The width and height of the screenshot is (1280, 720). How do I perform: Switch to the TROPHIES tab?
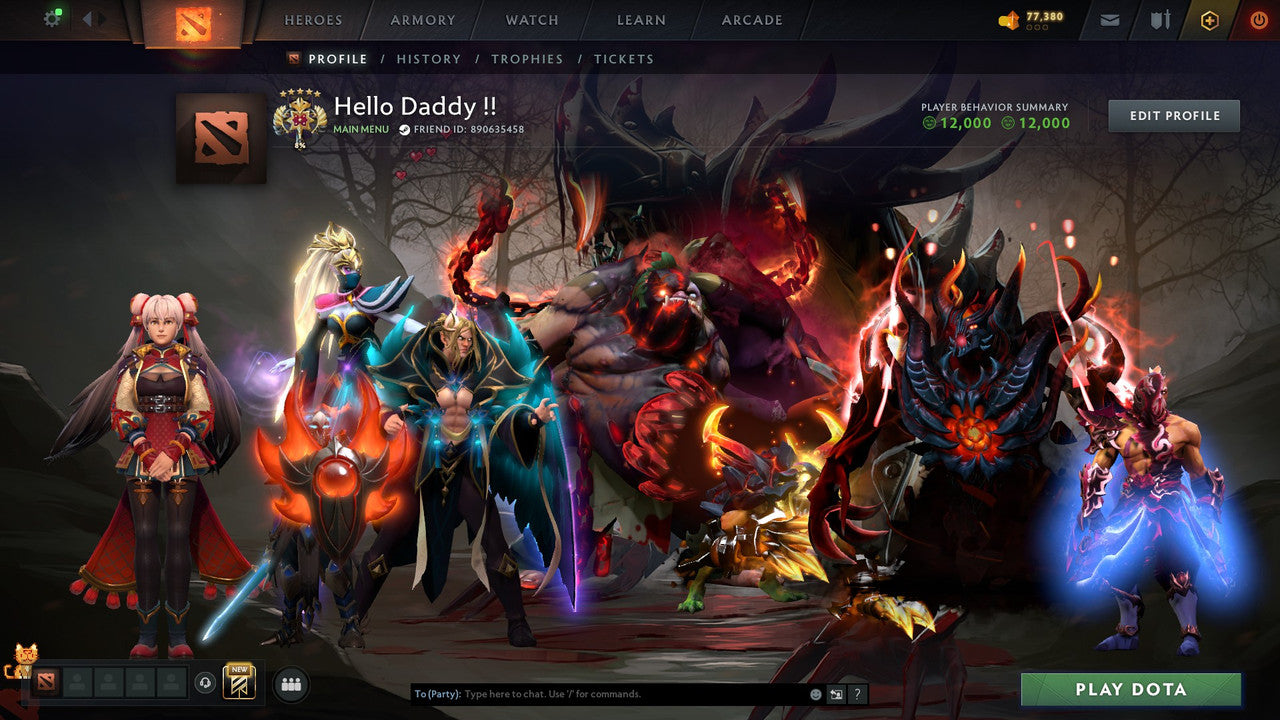(x=528, y=59)
